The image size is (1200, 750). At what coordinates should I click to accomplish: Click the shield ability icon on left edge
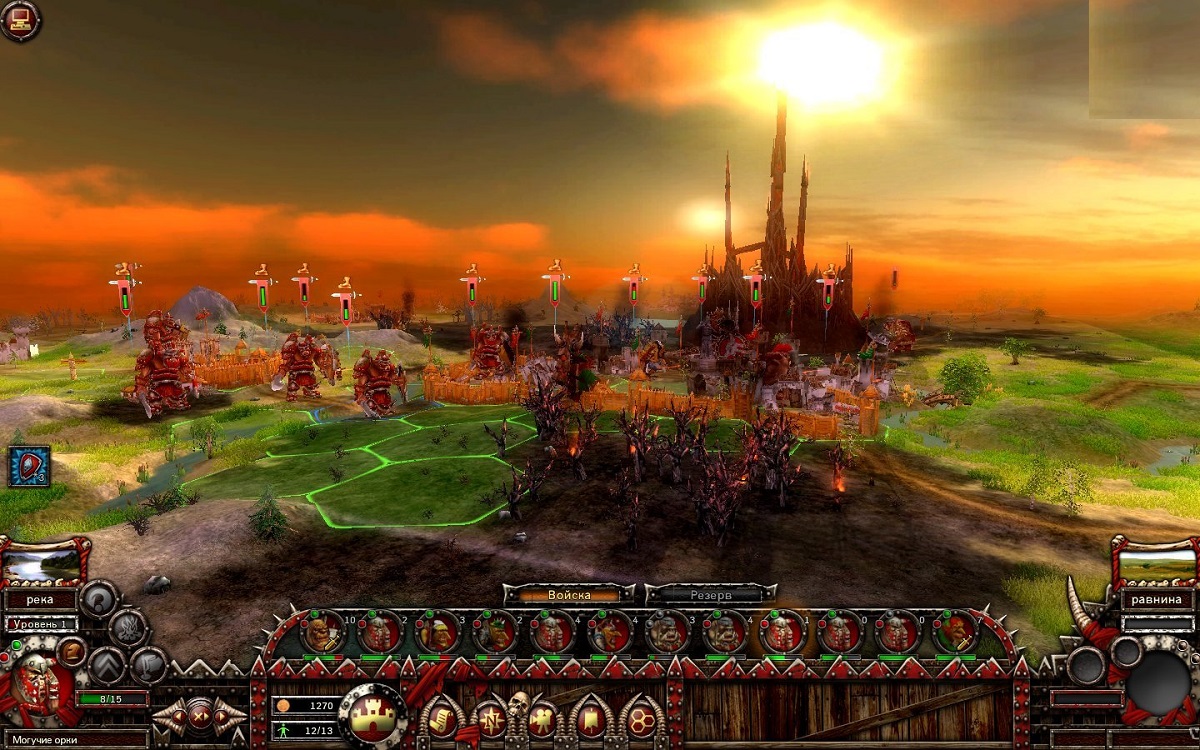[29, 466]
